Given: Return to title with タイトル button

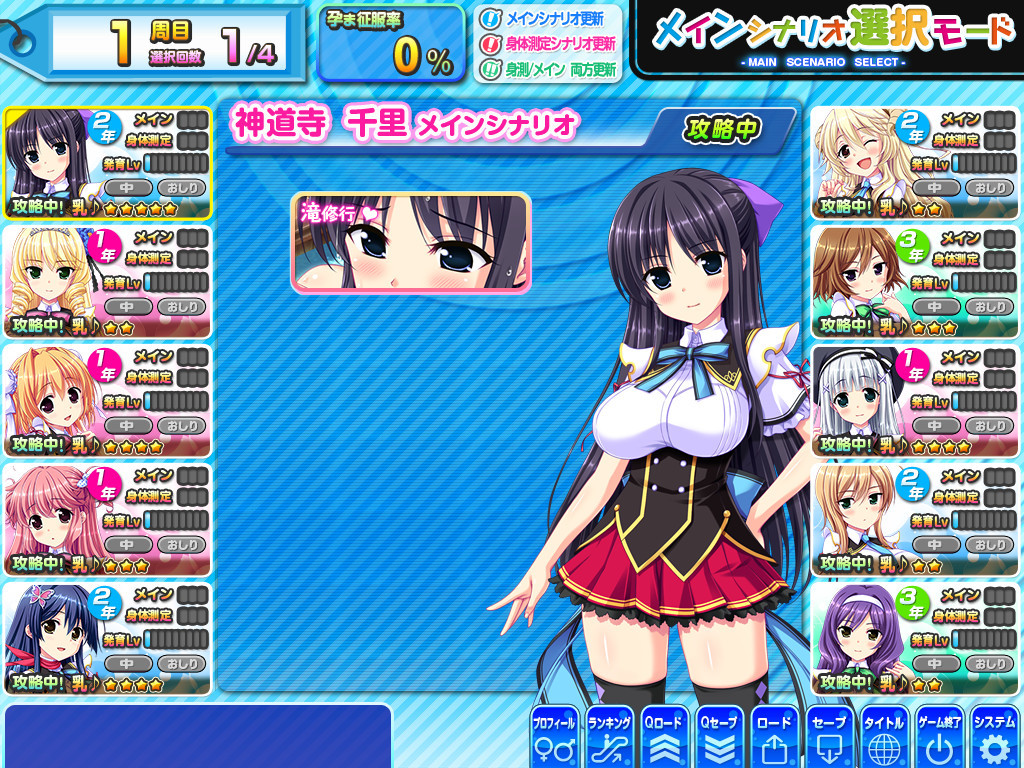Looking at the screenshot, I should pyautogui.click(x=884, y=737).
